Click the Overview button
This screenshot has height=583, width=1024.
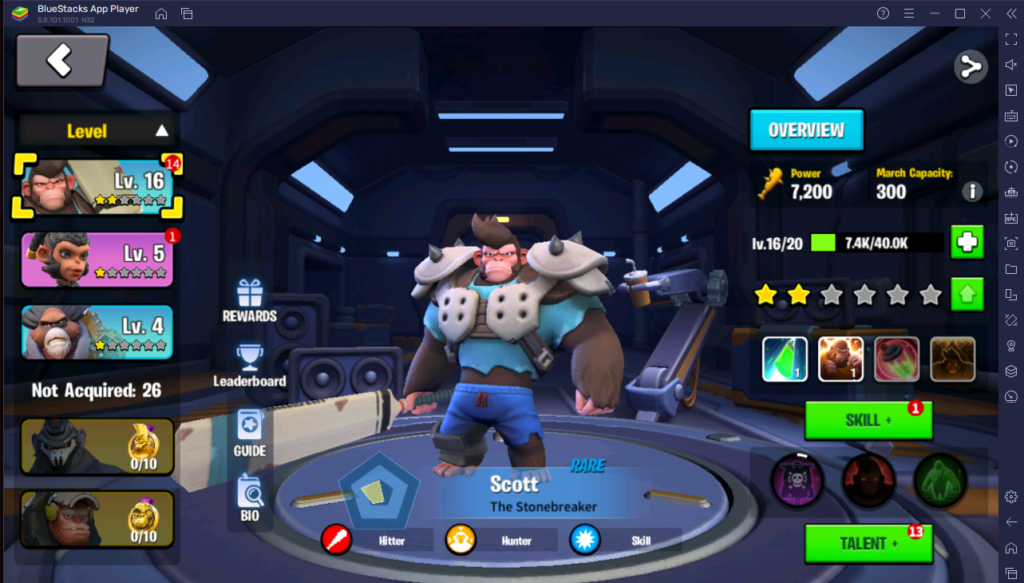[x=806, y=130]
